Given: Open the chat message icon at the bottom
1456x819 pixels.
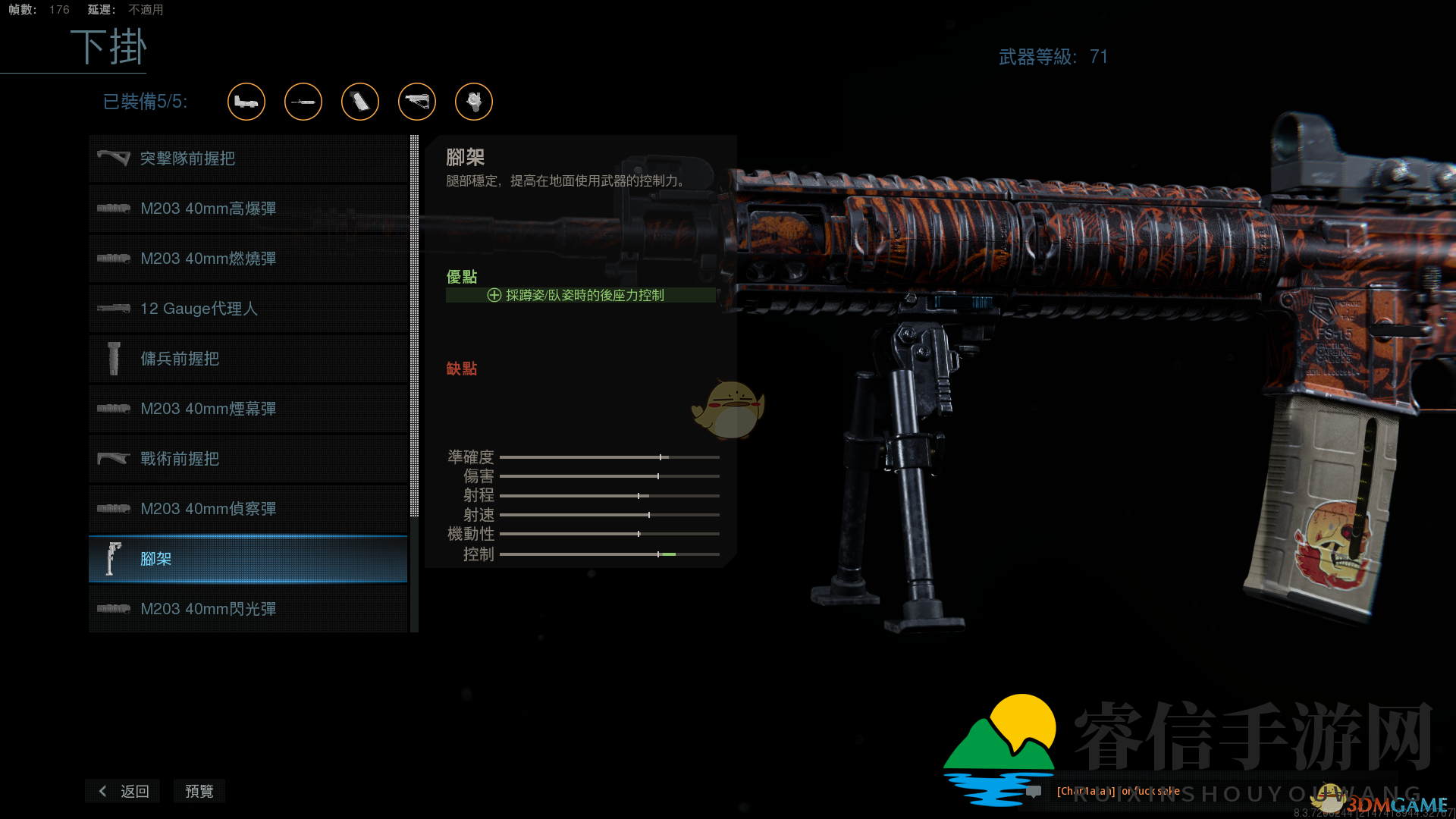Looking at the screenshot, I should 1033,791.
